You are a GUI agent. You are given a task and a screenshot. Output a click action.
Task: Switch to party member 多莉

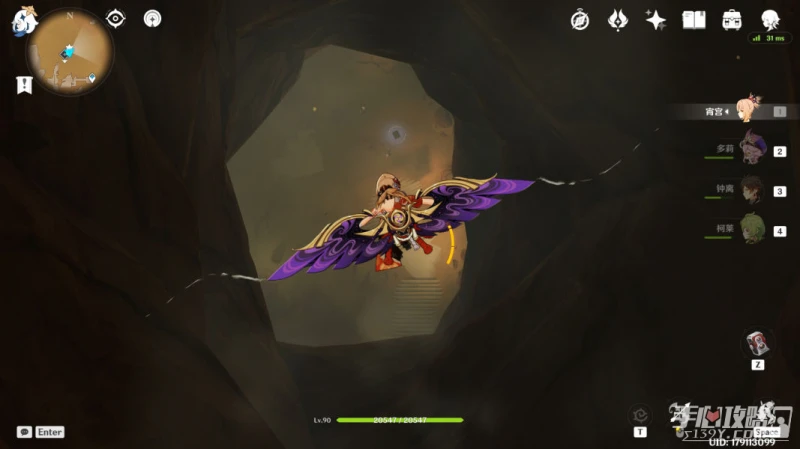click(752, 150)
